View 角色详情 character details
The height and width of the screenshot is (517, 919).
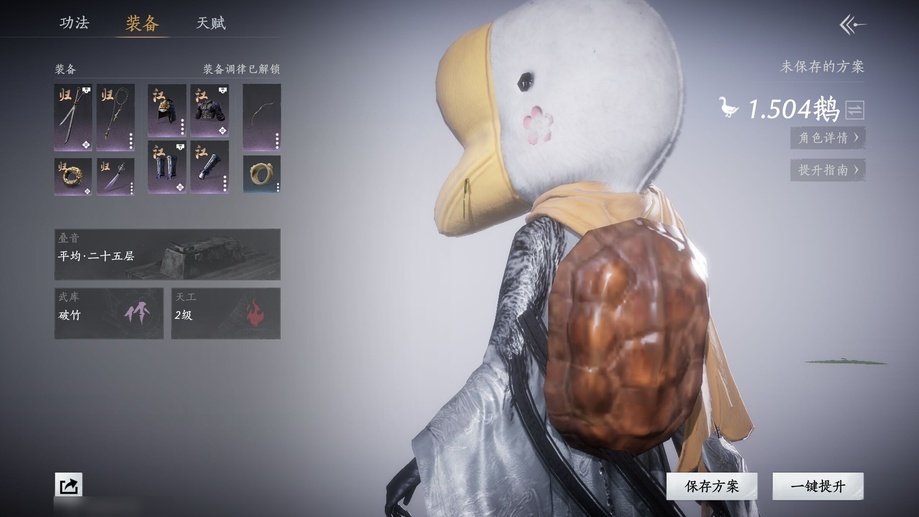827,138
